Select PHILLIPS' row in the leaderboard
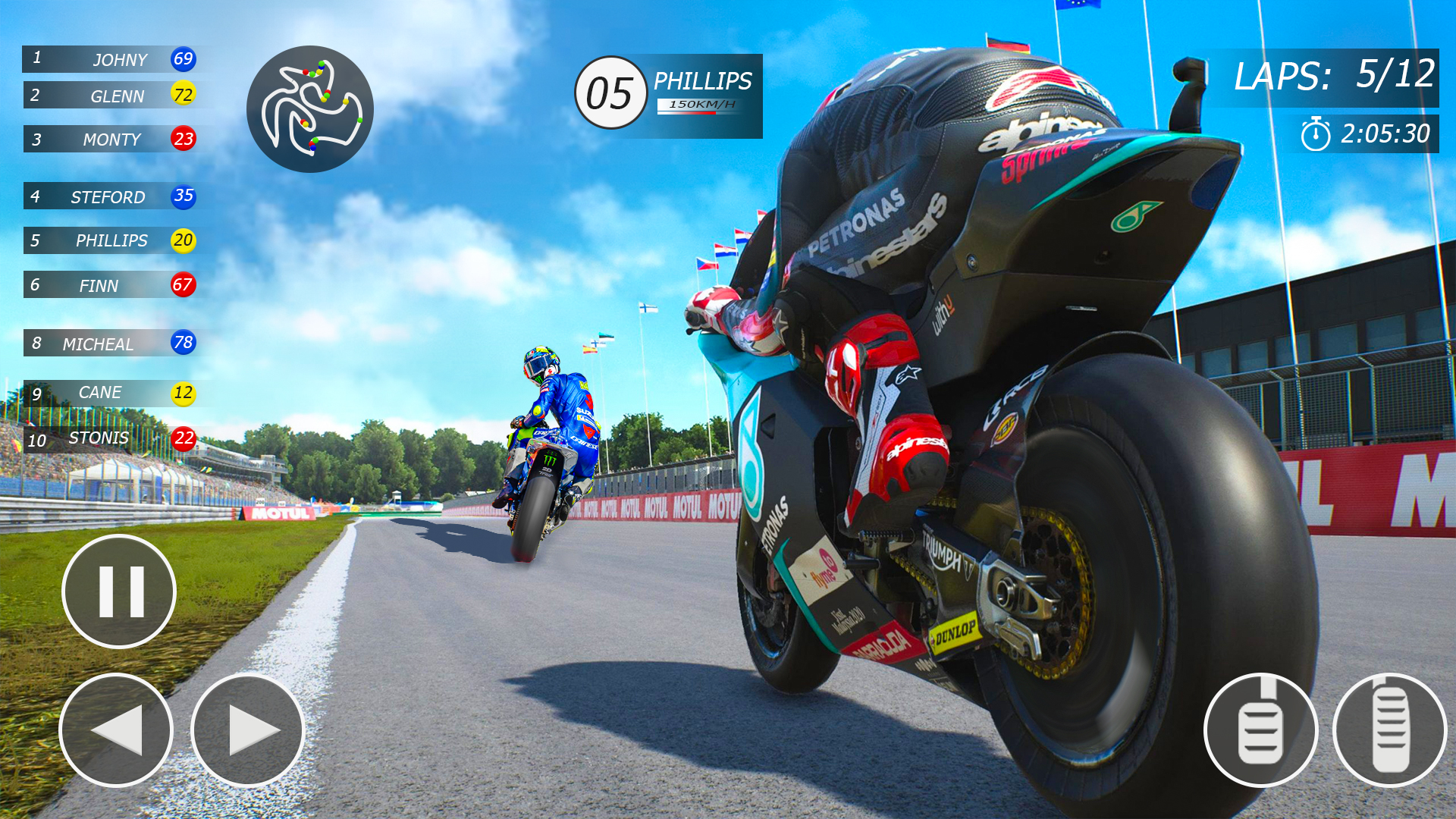This screenshot has height=819, width=1456. coord(110,240)
